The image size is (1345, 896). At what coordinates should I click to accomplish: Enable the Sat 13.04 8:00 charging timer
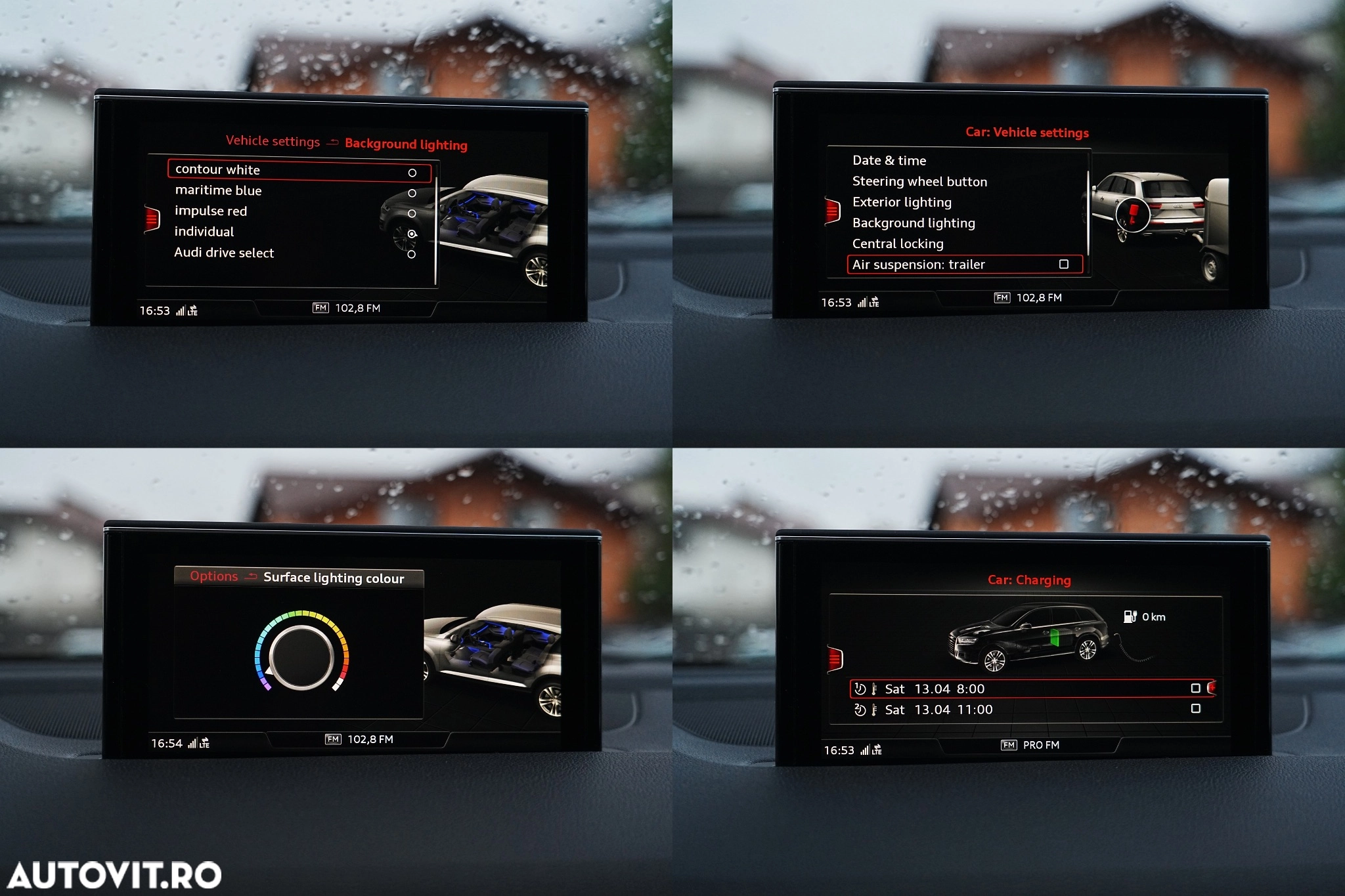coord(1195,688)
